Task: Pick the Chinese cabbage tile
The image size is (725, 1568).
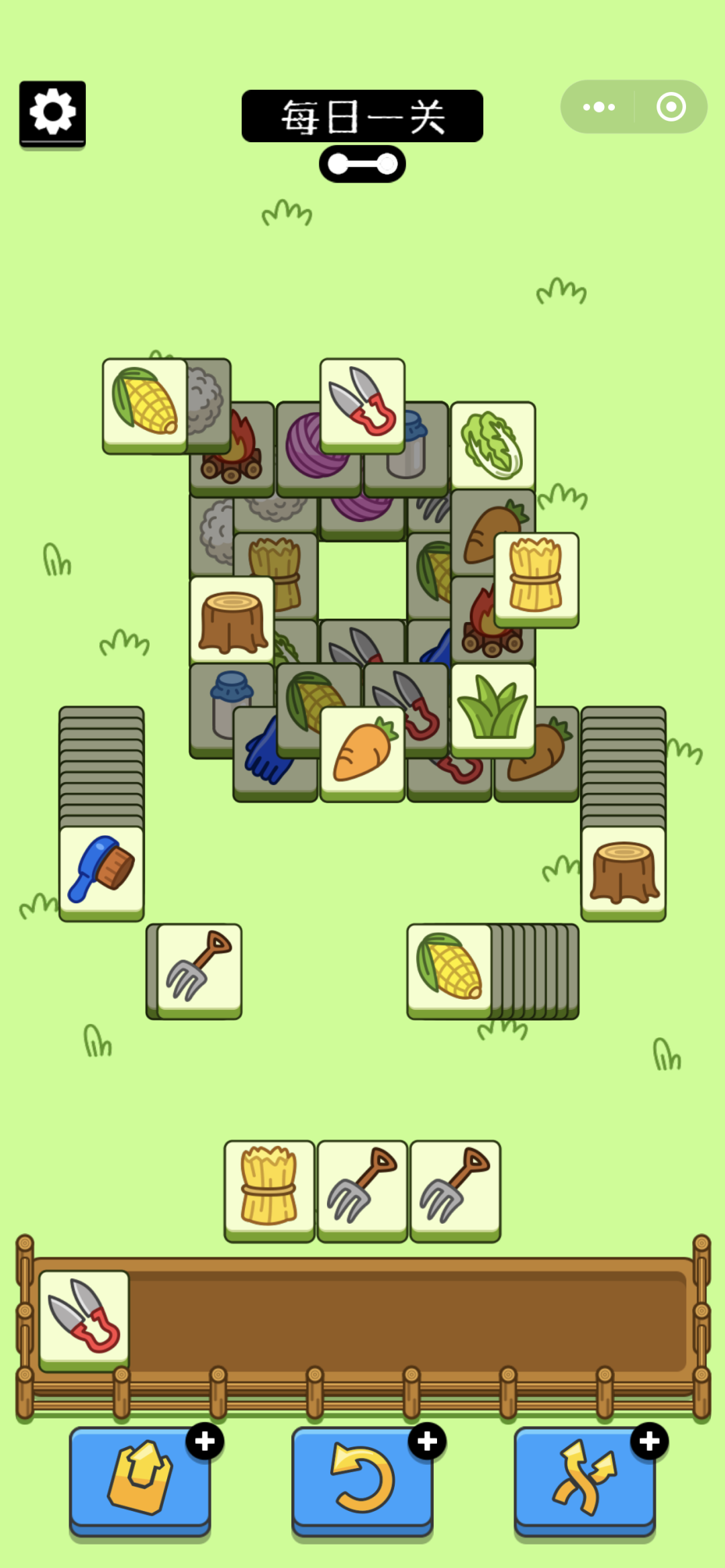Action: pyautogui.click(x=493, y=445)
